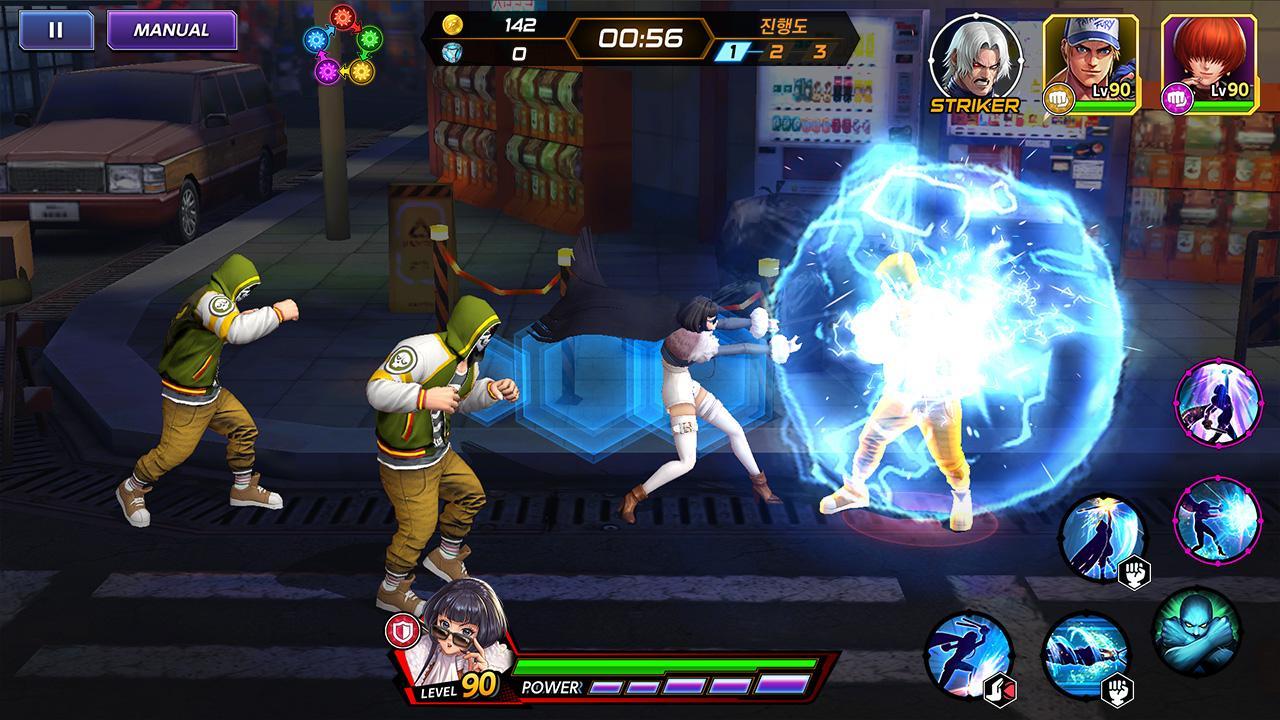This screenshot has width=1280, height=720.
Task: Activate the purple leaping kick skill
Action: point(1217,402)
